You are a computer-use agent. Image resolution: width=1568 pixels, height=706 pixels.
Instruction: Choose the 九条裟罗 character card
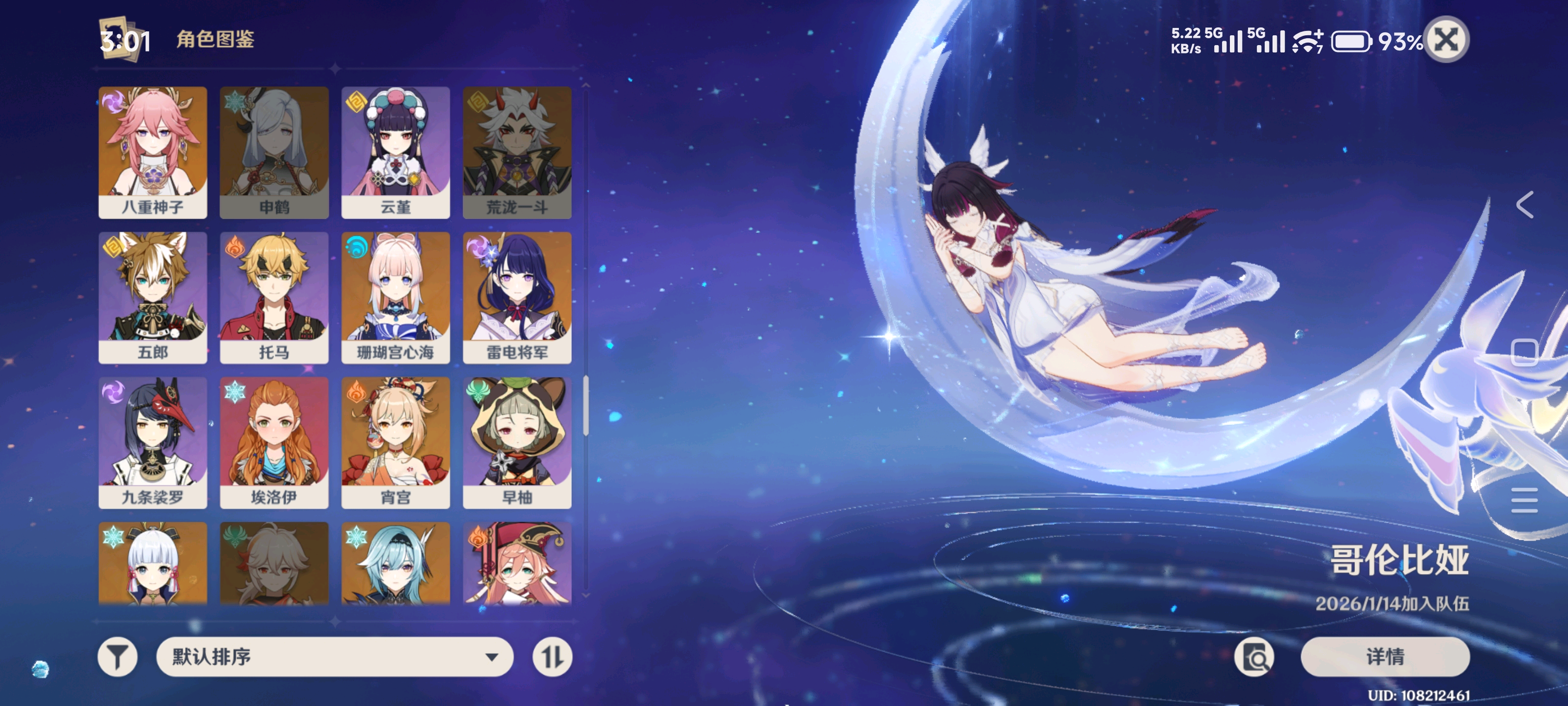click(x=153, y=442)
